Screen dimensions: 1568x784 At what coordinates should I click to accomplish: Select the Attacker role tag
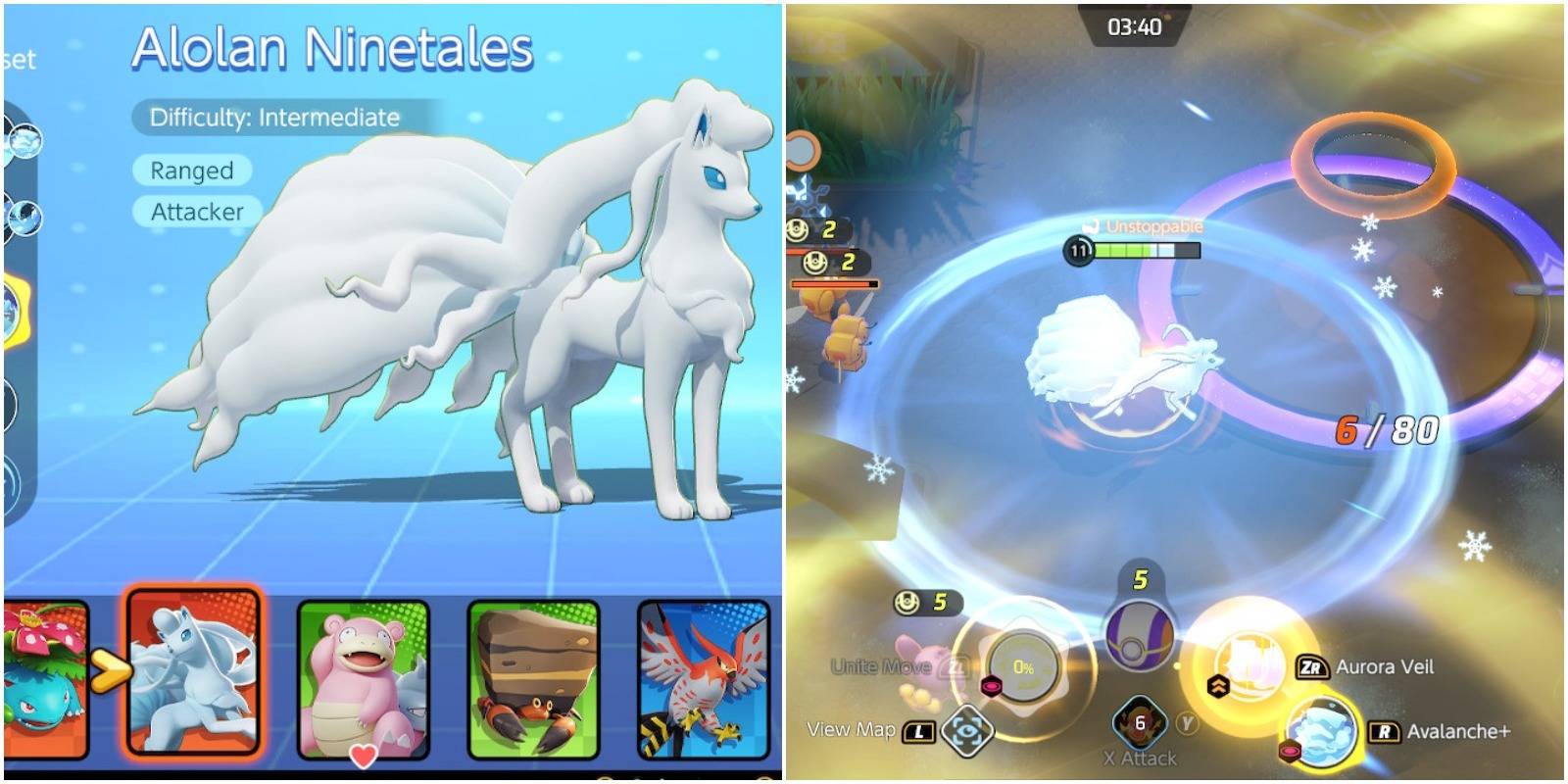[x=194, y=210]
